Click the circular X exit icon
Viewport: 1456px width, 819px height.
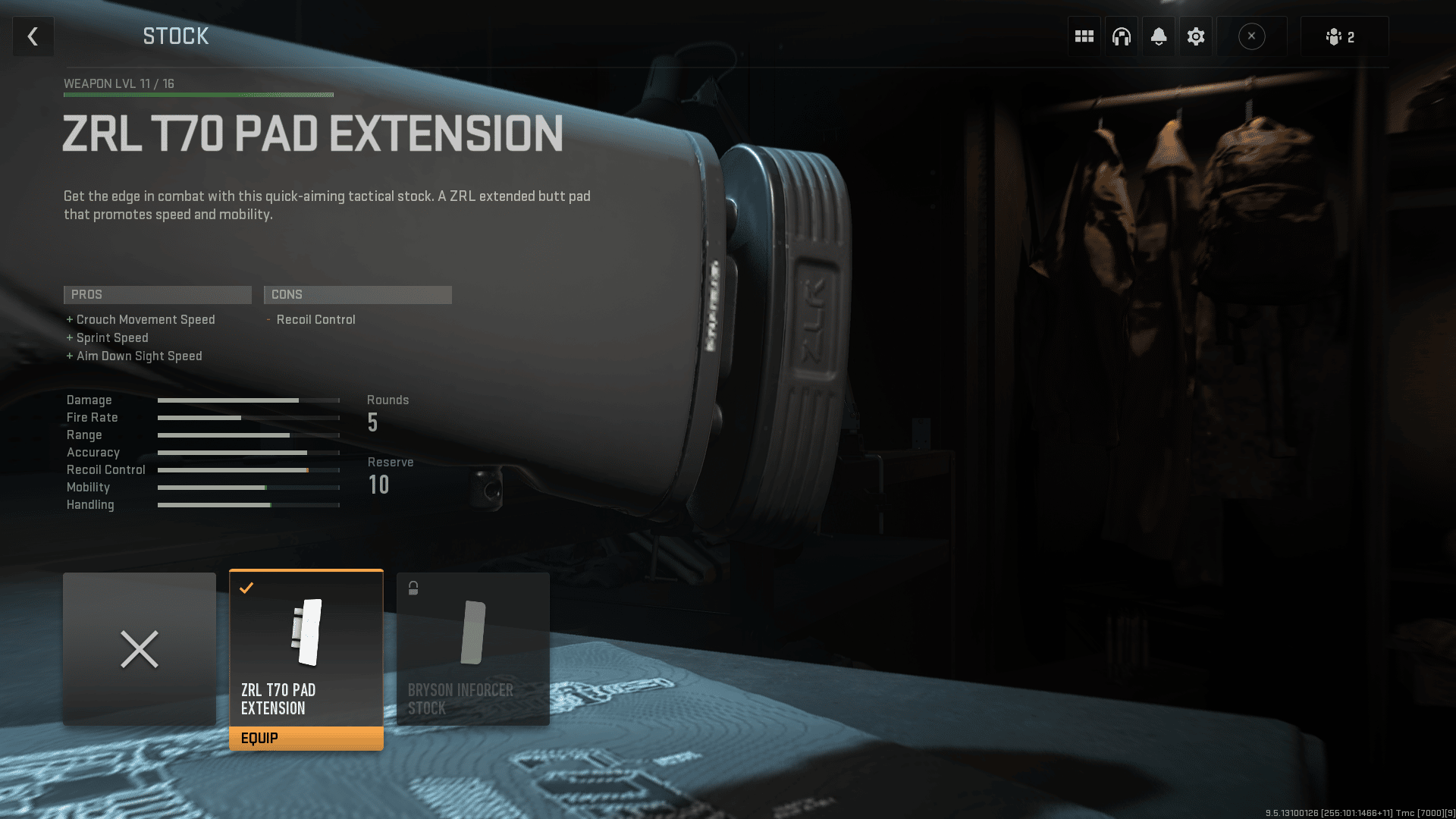click(1252, 36)
